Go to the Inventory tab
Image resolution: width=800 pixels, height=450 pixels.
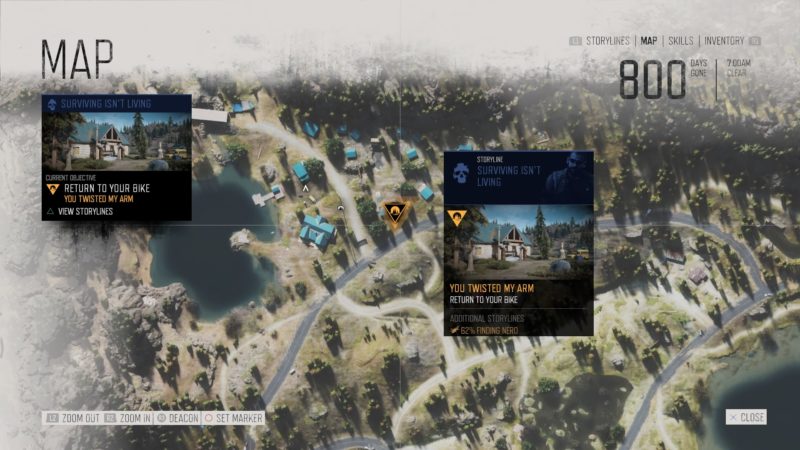pos(724,41)
